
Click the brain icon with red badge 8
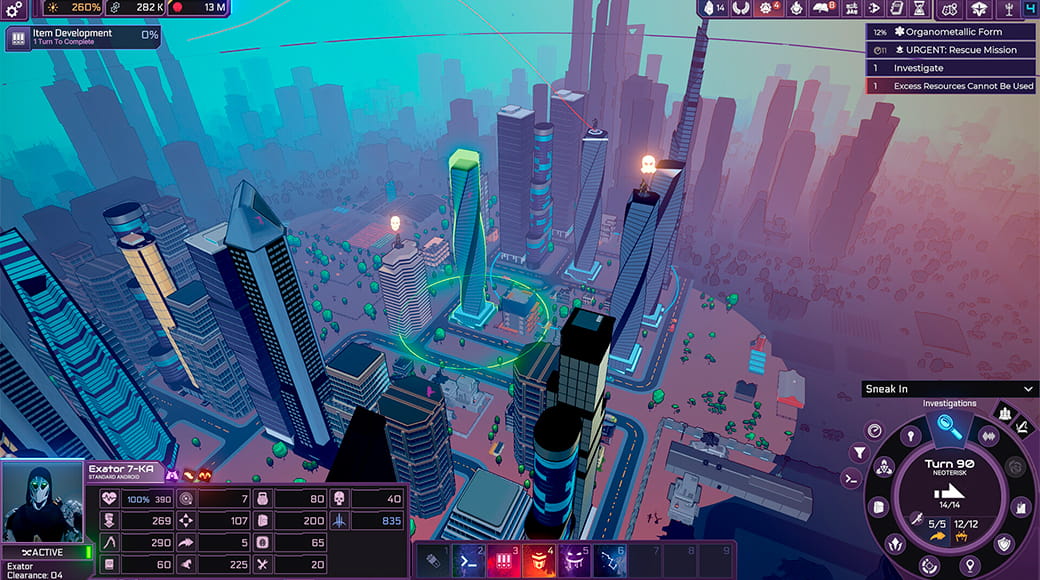[x=823, y=9]
